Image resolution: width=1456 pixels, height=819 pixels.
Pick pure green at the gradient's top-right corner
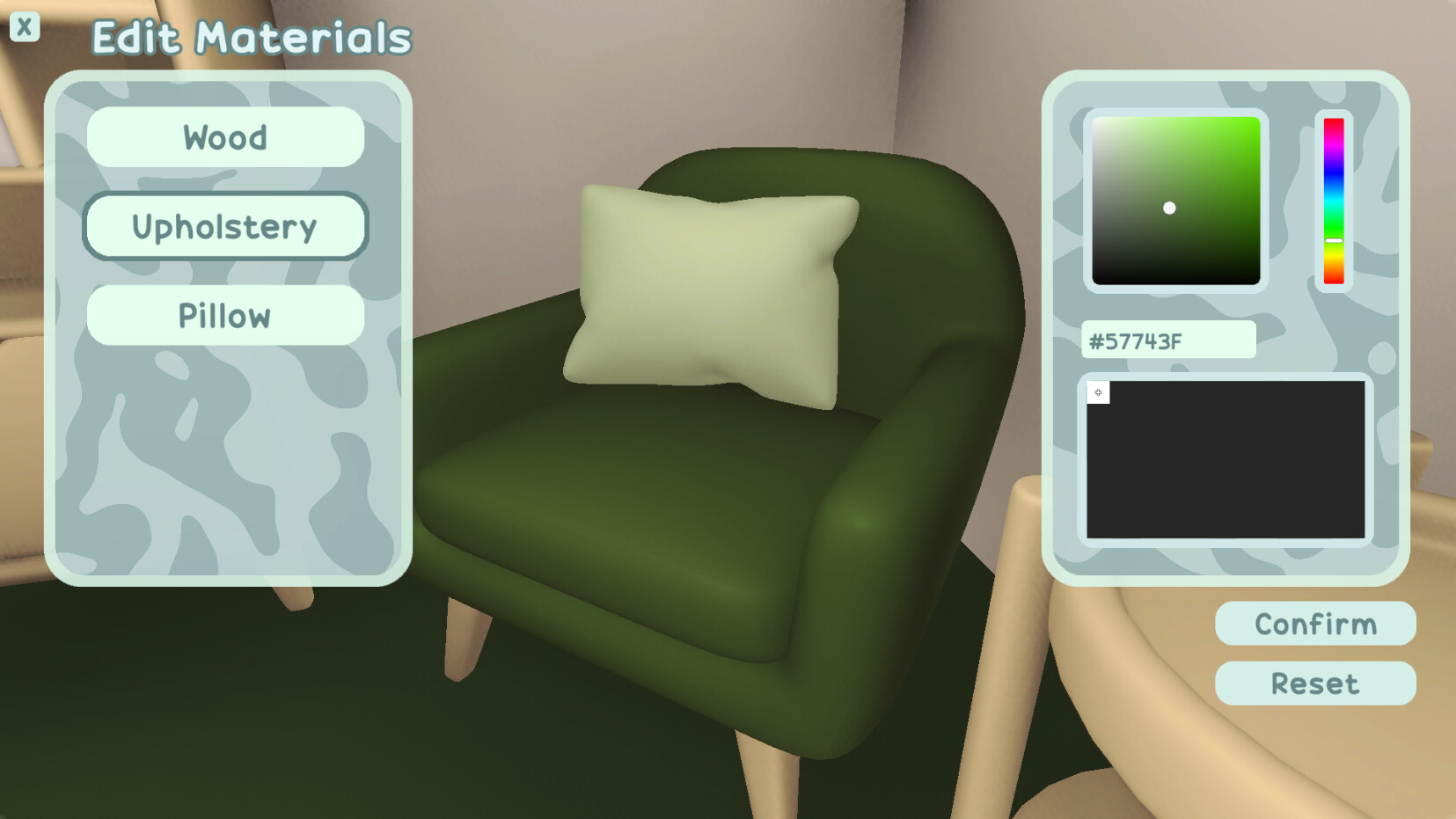[1254, 123]
